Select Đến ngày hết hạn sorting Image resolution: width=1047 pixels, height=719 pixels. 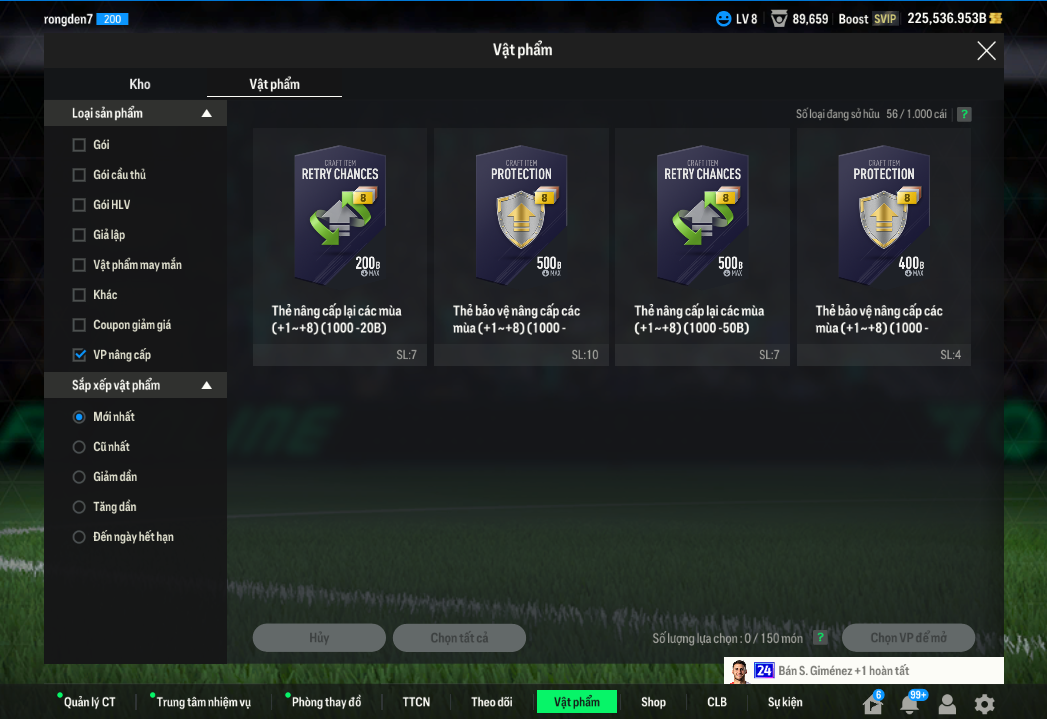tap(80, 537)
